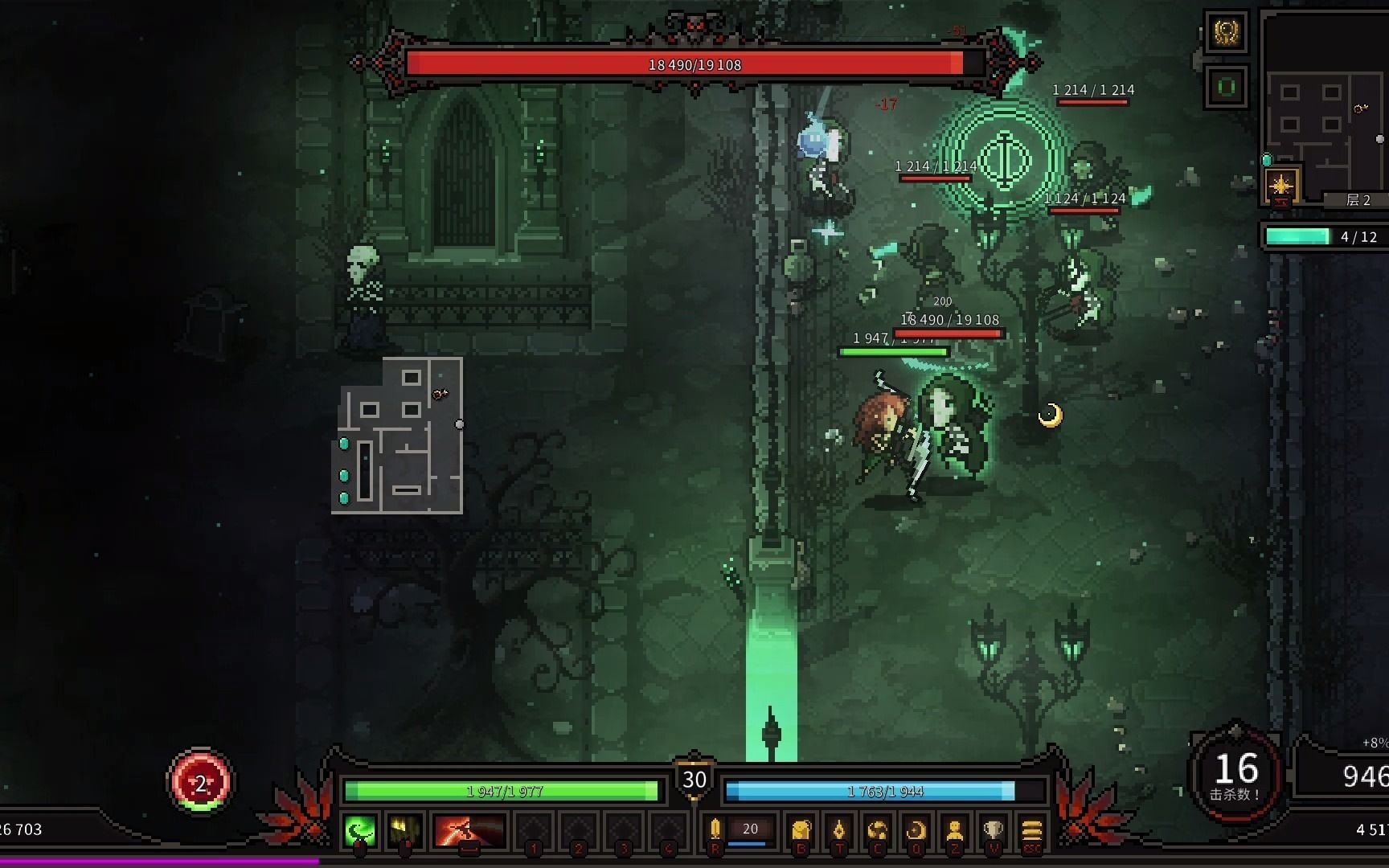1389x868 pixels.
Task: Click the large translucent map overlay
Action: [398, 436]
